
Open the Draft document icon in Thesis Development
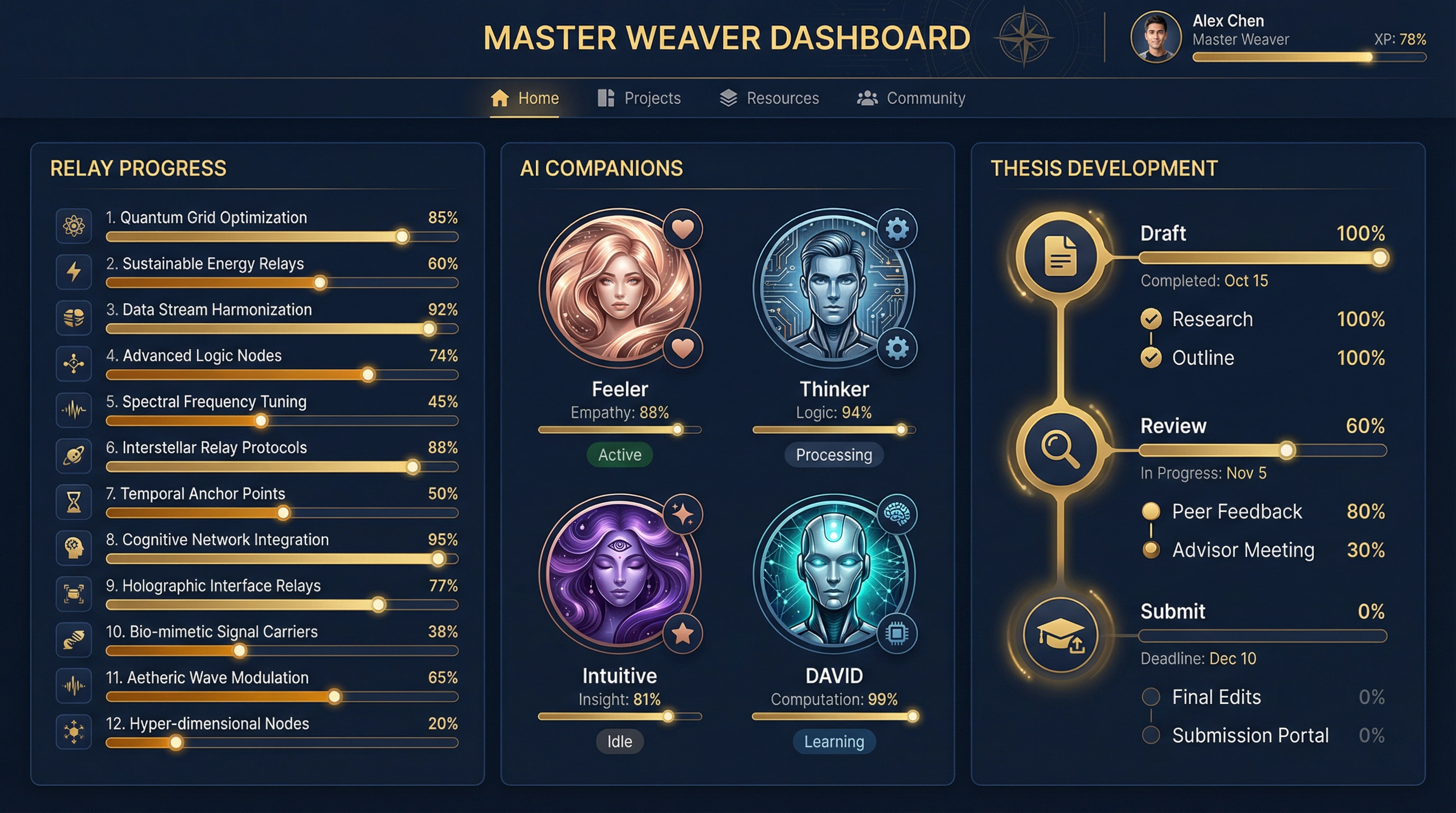(1061, 257)
